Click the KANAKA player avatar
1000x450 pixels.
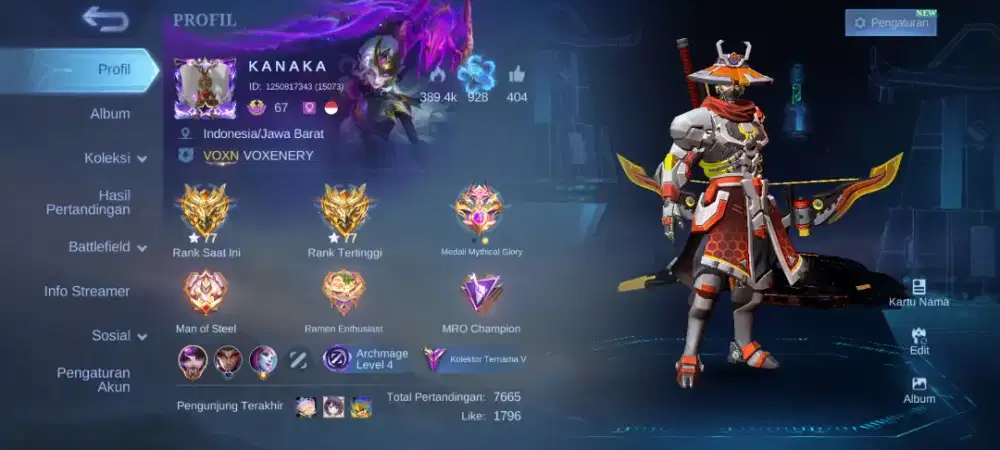[x=205, y=88]
